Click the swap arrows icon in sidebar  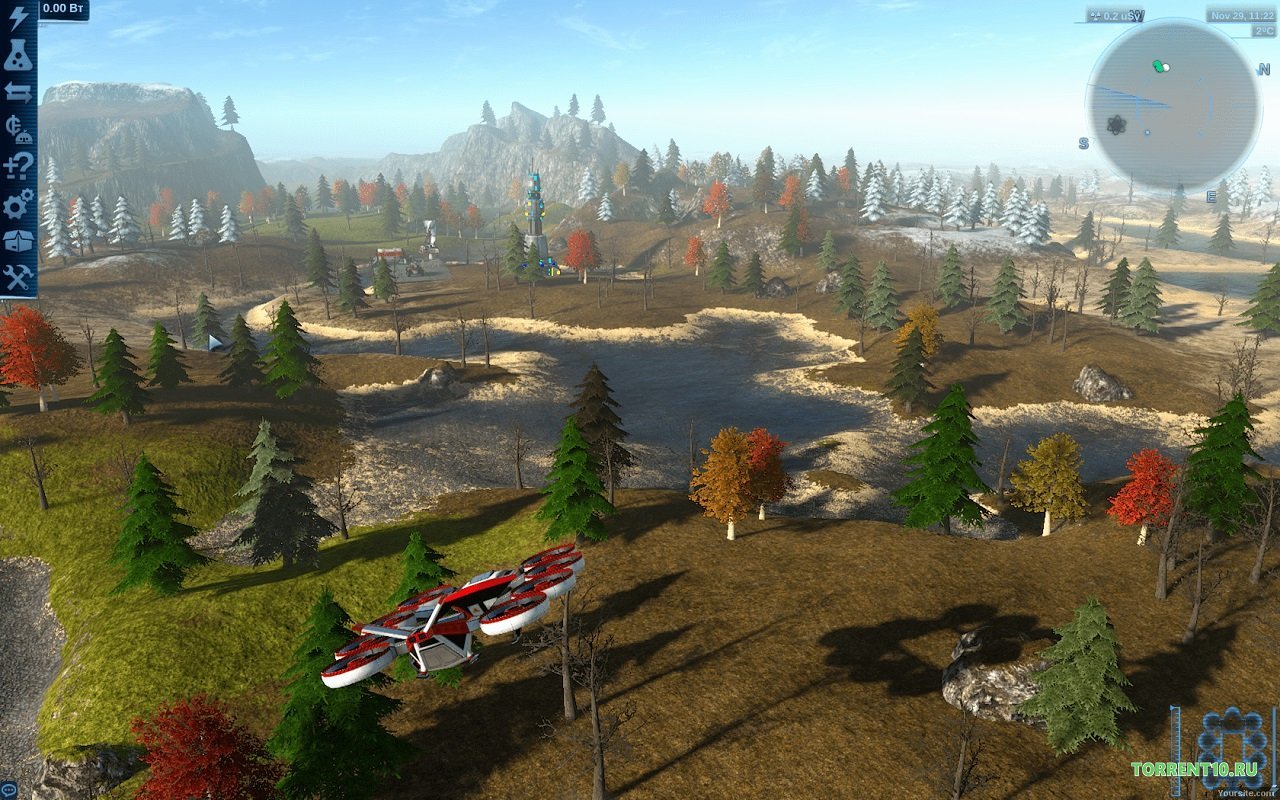pos(17,92)
